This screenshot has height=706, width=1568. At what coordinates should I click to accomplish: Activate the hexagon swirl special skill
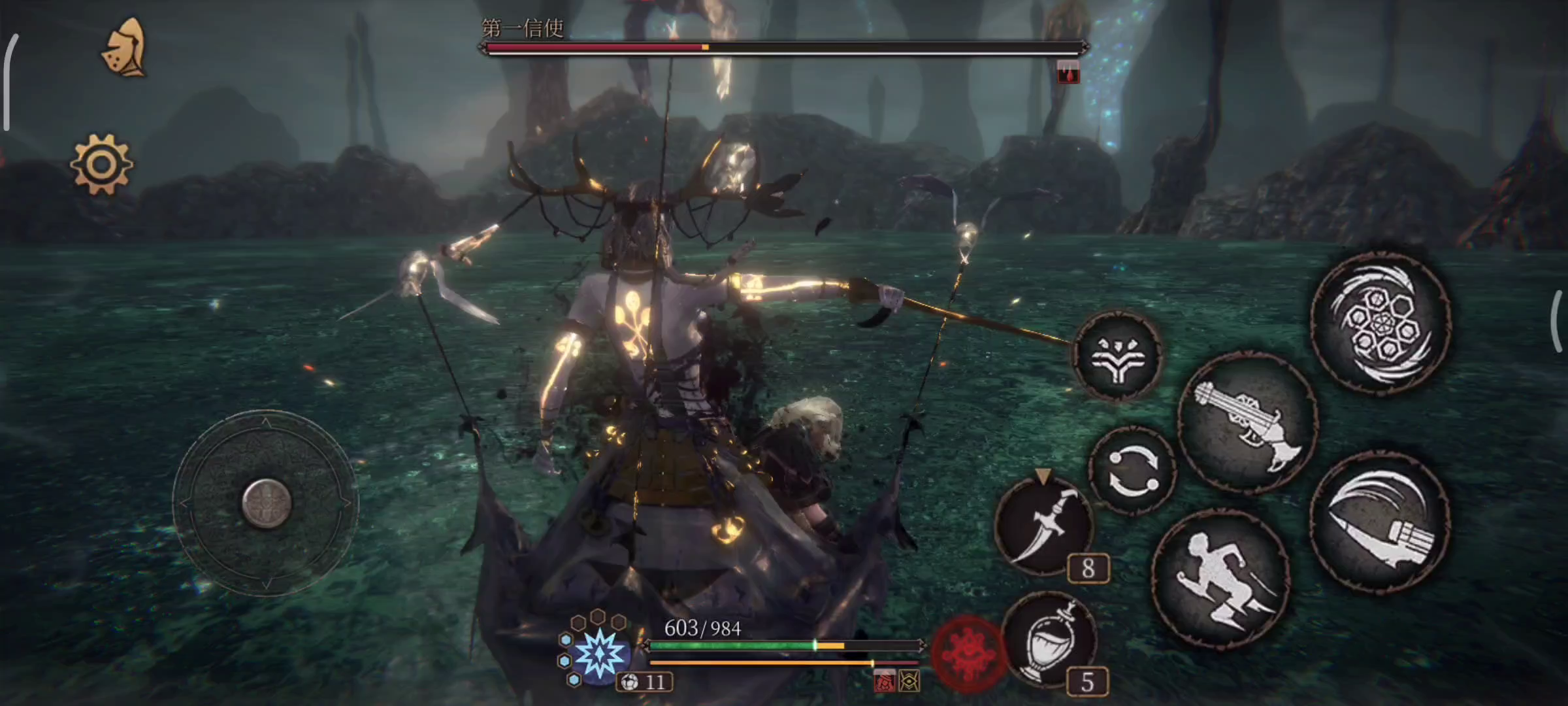1380,322
